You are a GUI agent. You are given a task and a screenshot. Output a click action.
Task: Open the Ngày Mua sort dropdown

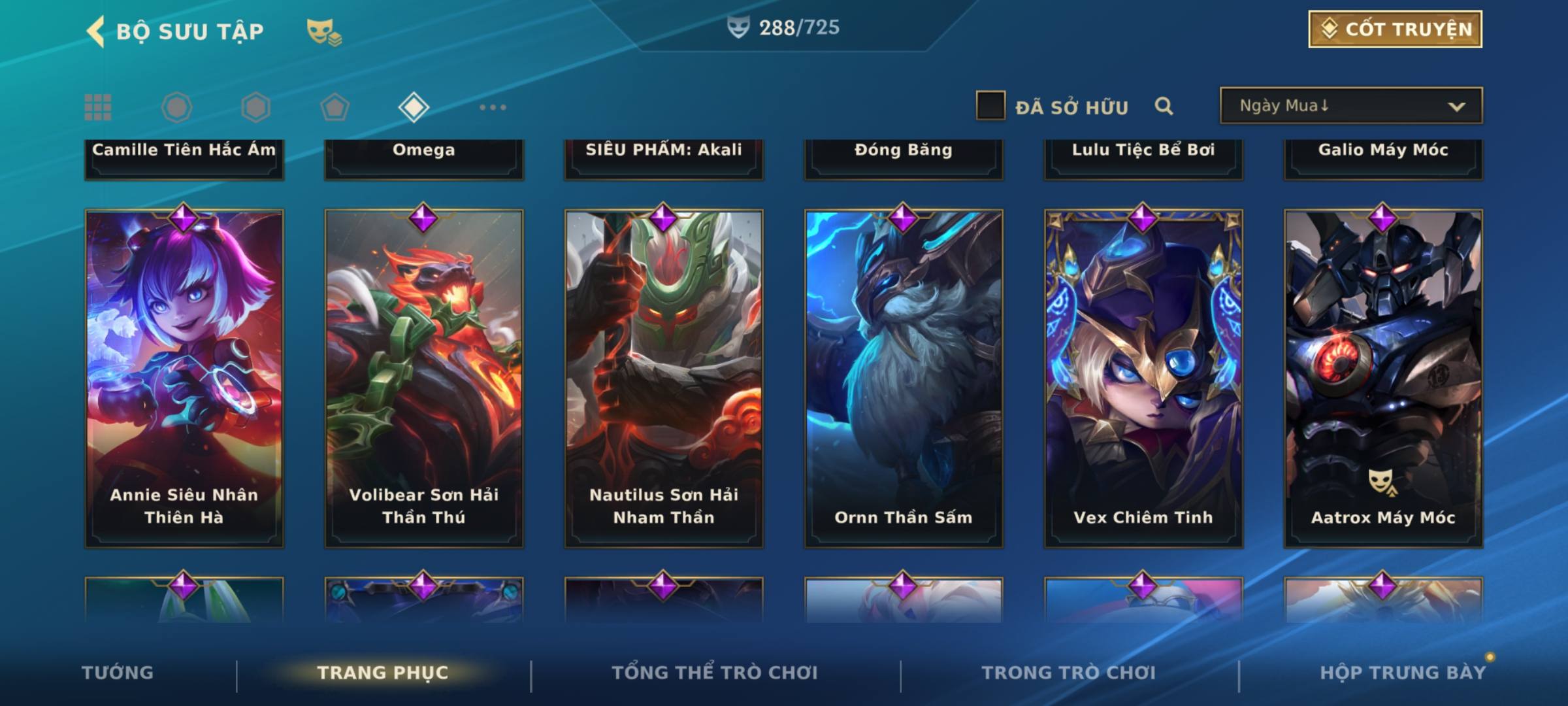pos(1350,106)
